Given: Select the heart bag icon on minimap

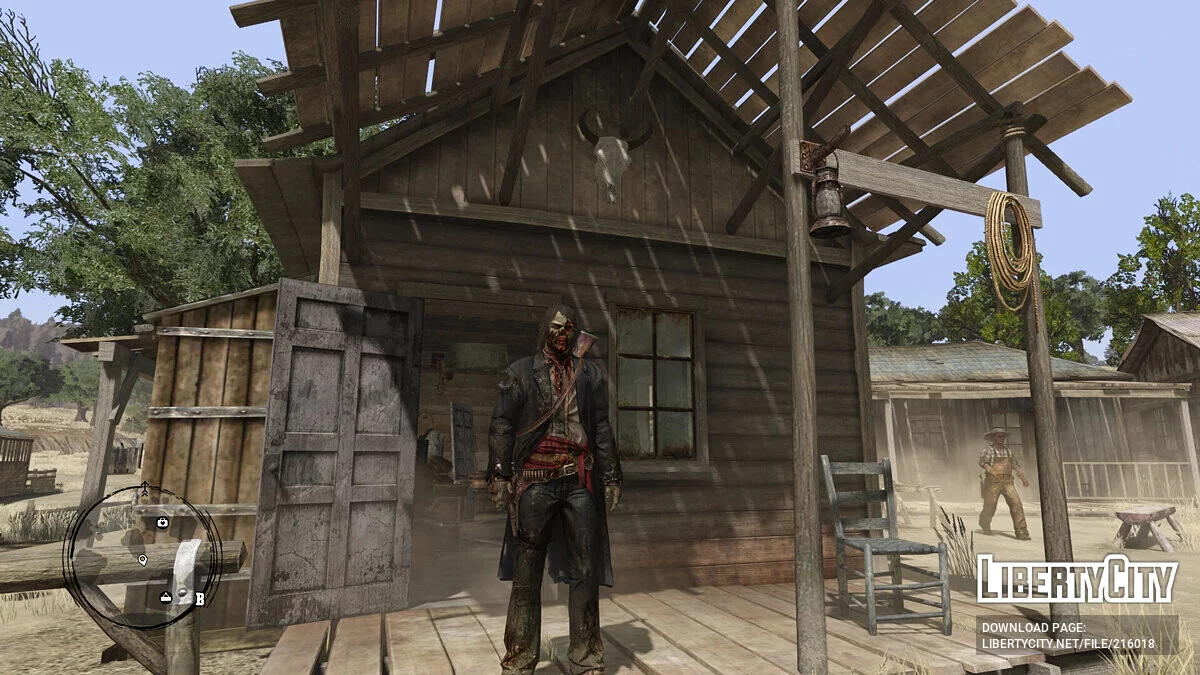Looking at the screenshot, I should [x=163, y=522].
